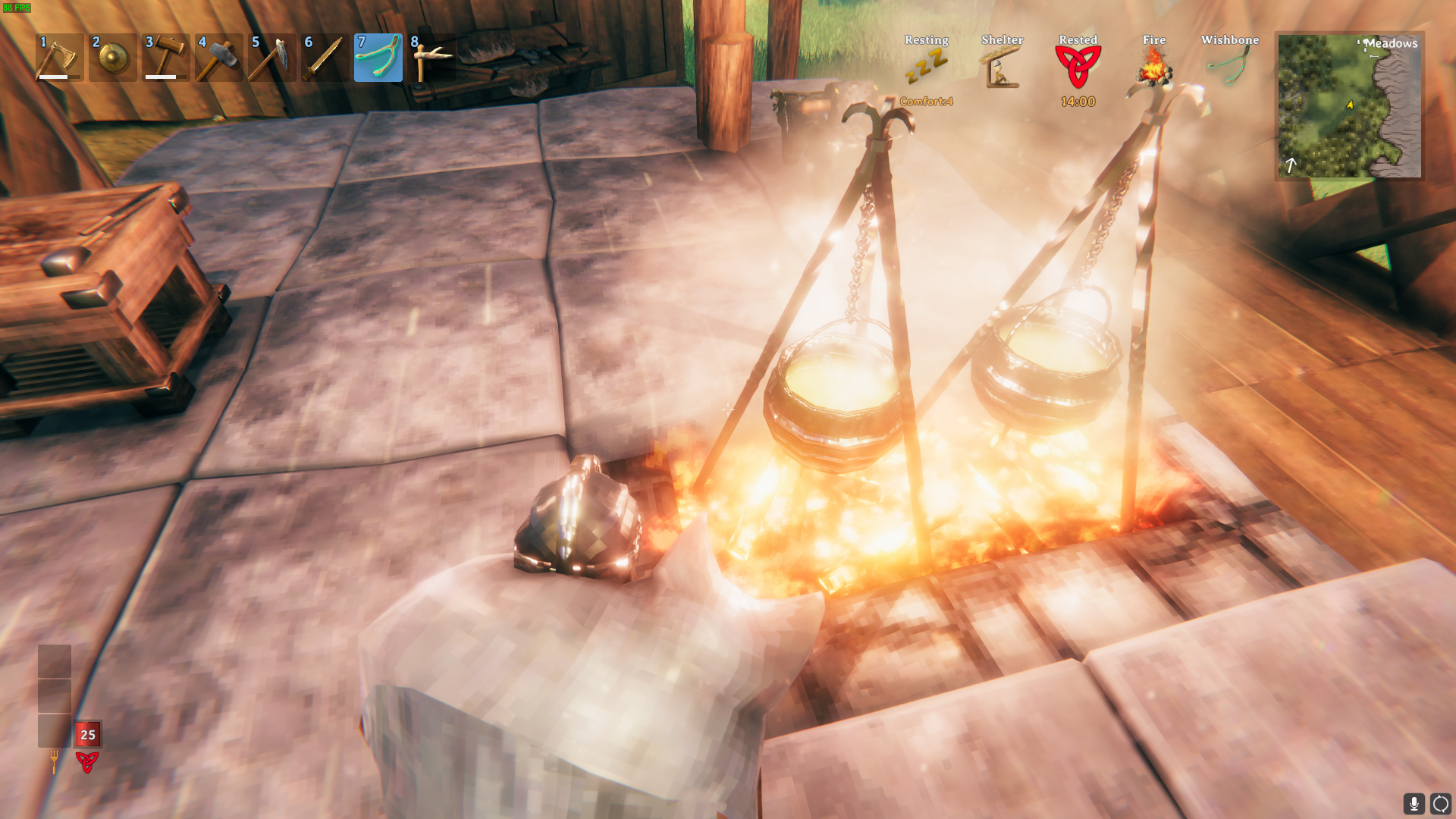Click the Shelter status icon
The image size is (1456, 819).
[x=1002, y=67]
